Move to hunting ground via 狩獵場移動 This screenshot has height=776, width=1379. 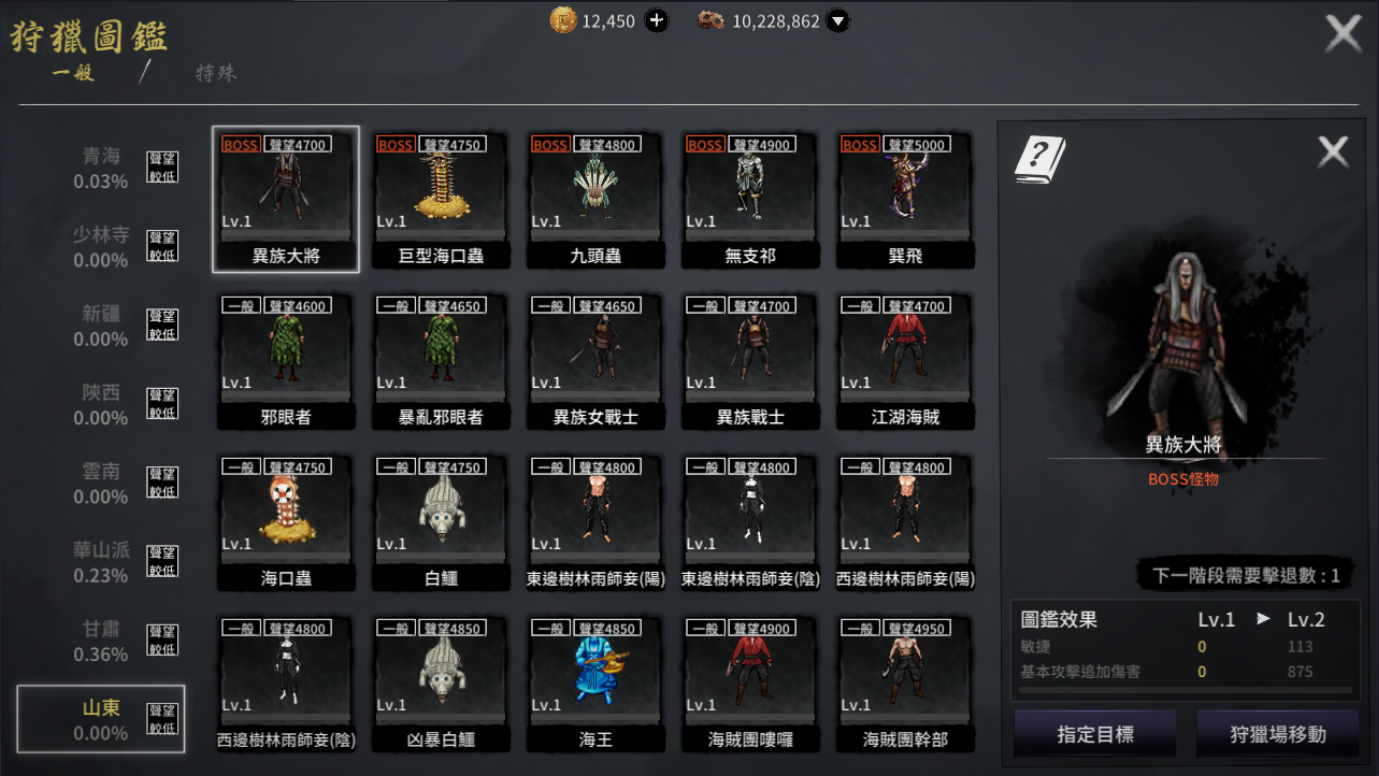(1277, 734)
